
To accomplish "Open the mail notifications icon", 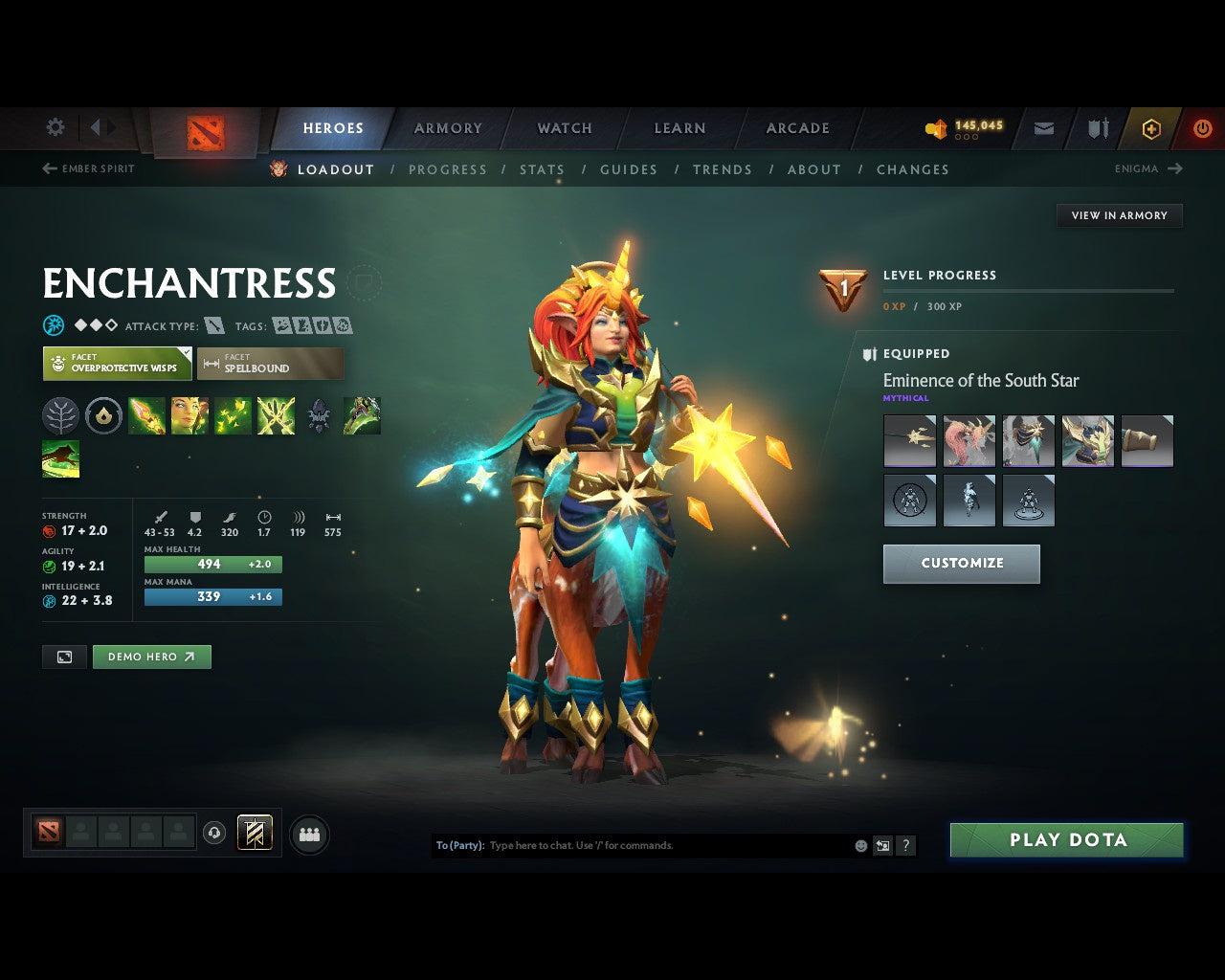I will pyautogui.click(x=1043, y=127).
